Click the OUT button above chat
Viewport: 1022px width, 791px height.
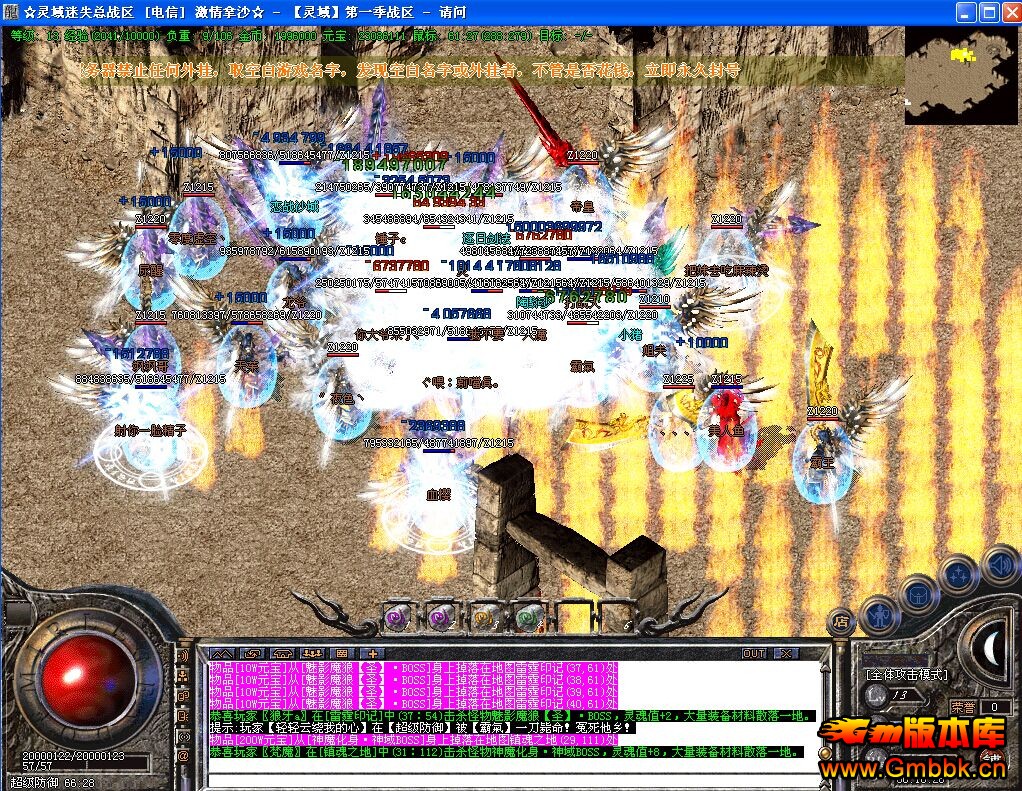tap(753, 653)
